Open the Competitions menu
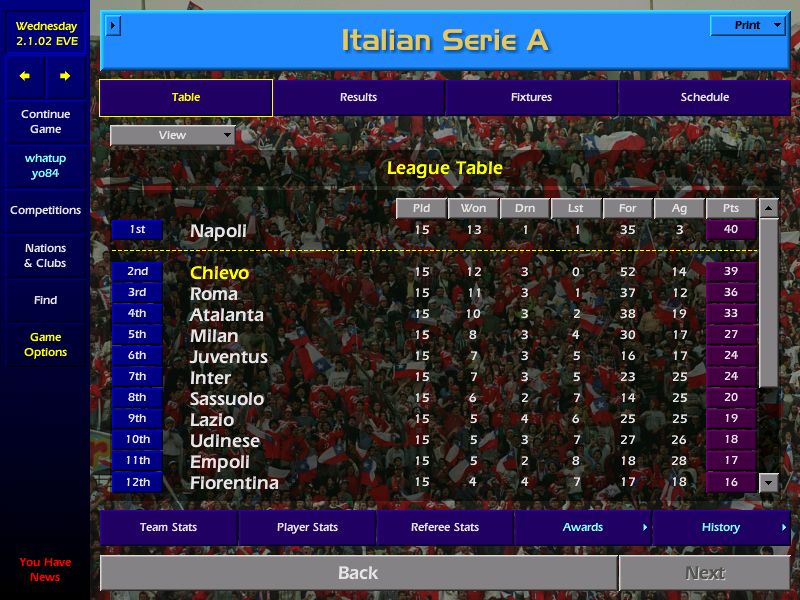 point(45,211)
